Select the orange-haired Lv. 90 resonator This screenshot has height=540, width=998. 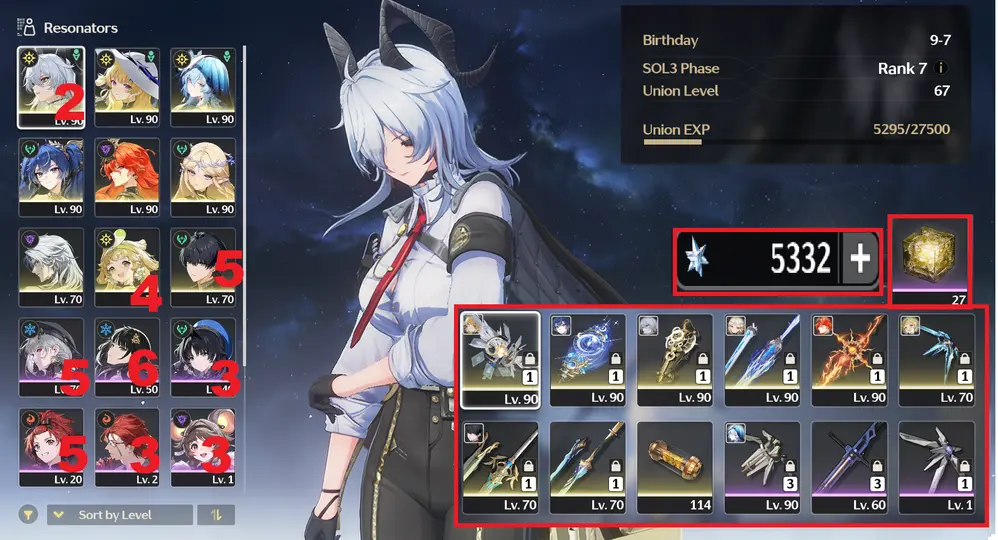127,176
